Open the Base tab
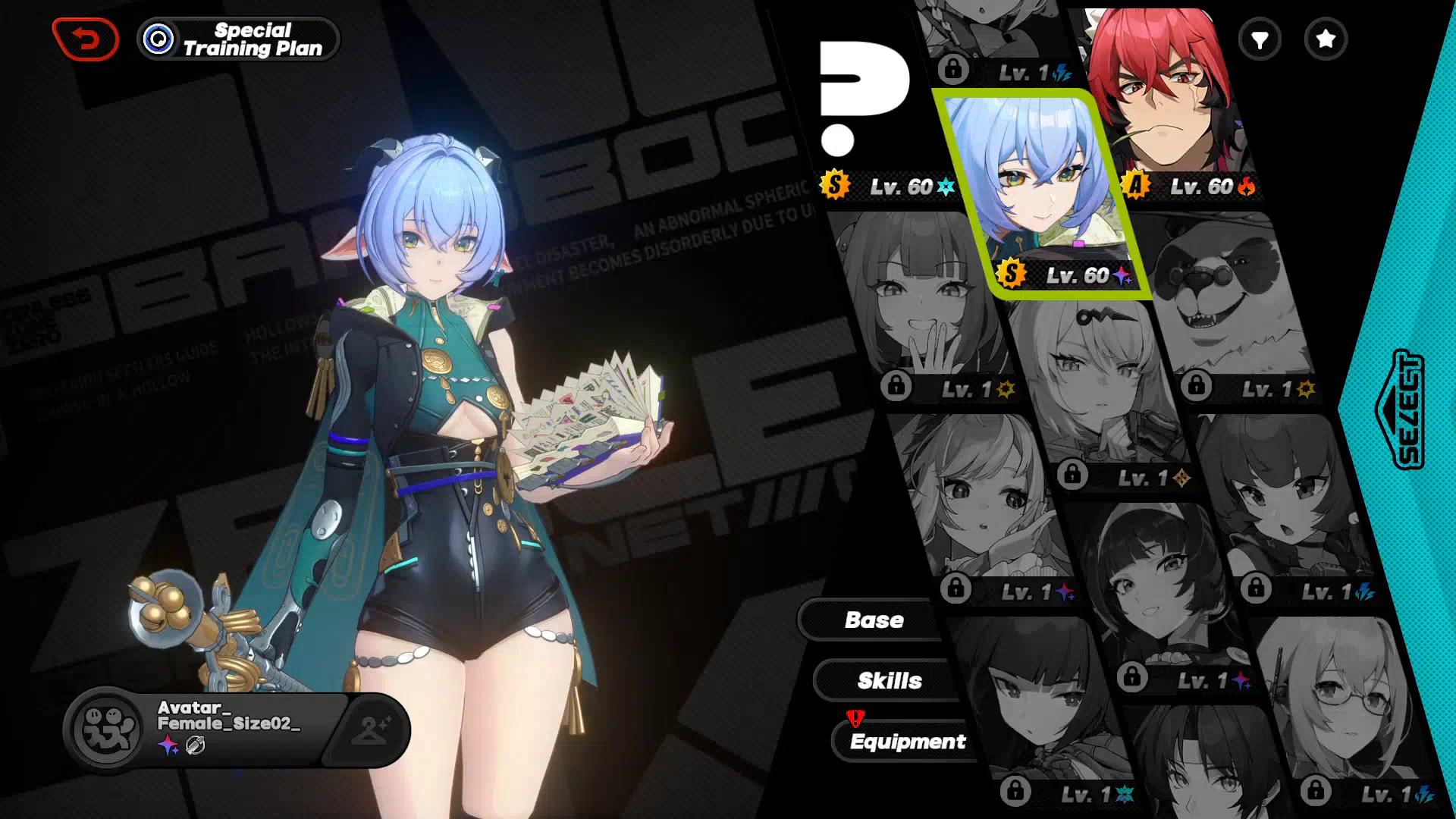This screenshot has width=1456, height=819. pyautogui.click(x=874, y=620)
